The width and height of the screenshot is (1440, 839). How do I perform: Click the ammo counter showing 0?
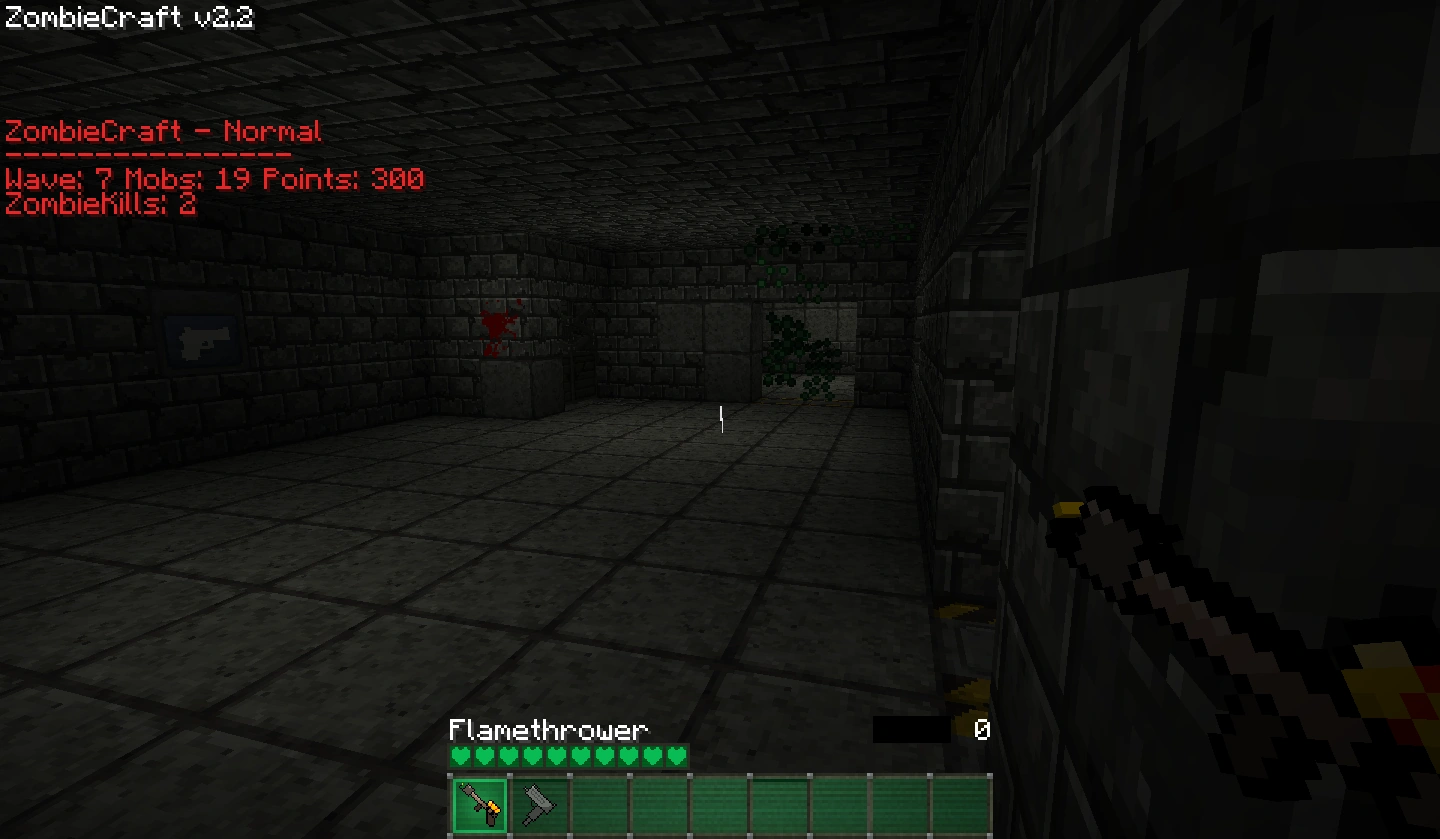[x=981, y=730]
